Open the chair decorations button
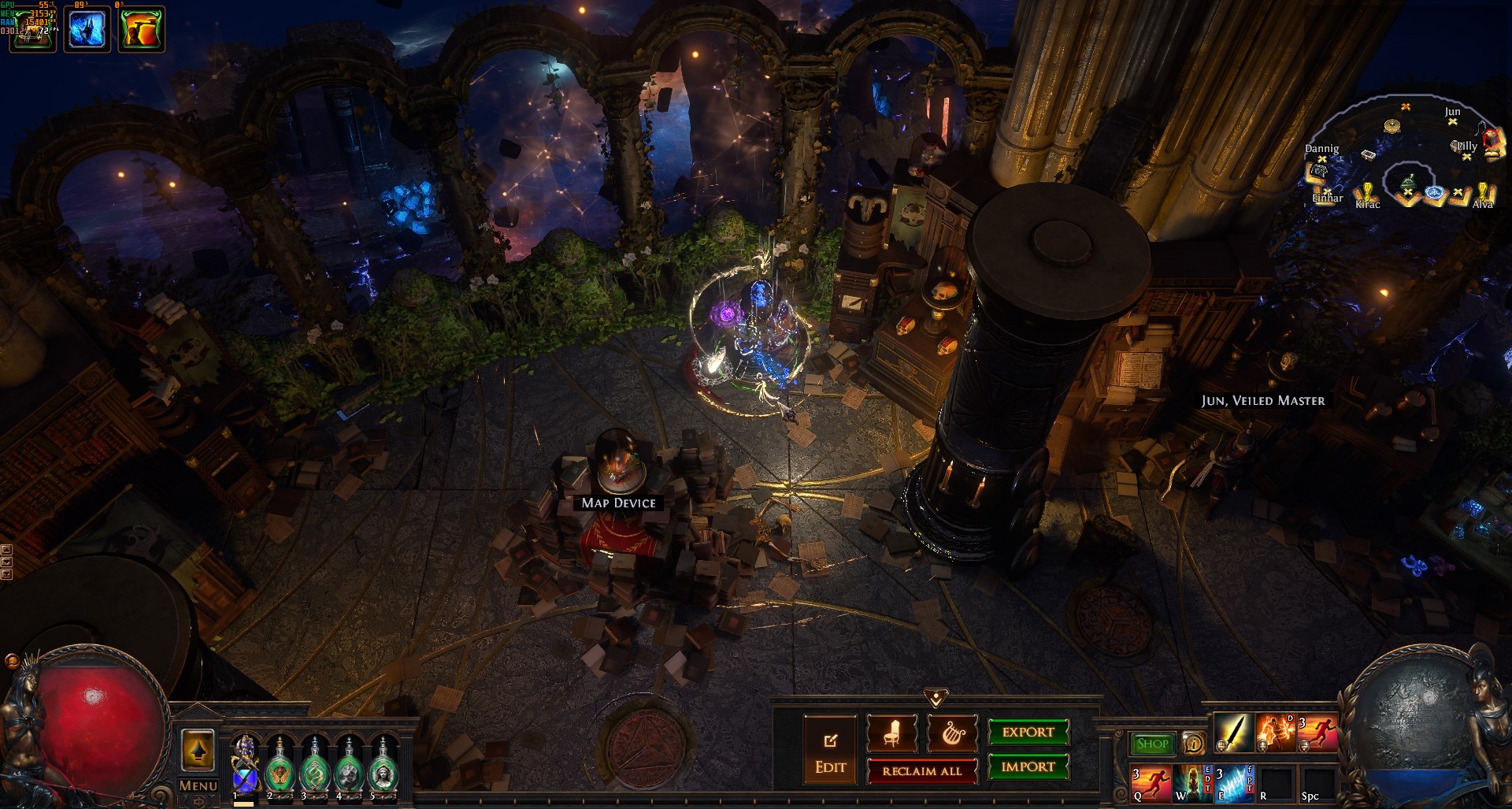This screenshot has height=809, width=1512. pyautogui.click(x=891, y=734)
